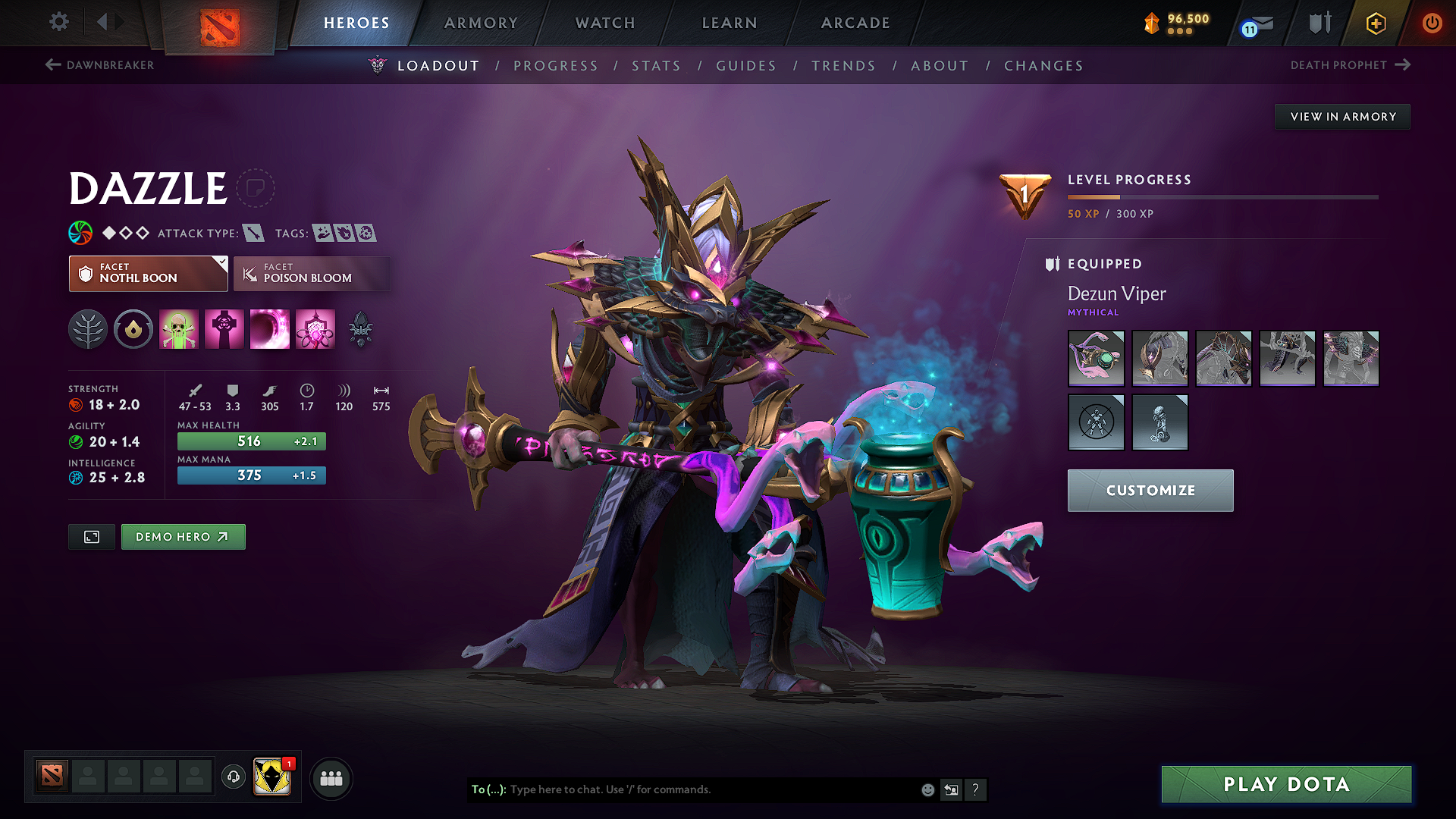Open the Armory menu item
Viewport: 1456px width, 819px height.
[481, 23]
